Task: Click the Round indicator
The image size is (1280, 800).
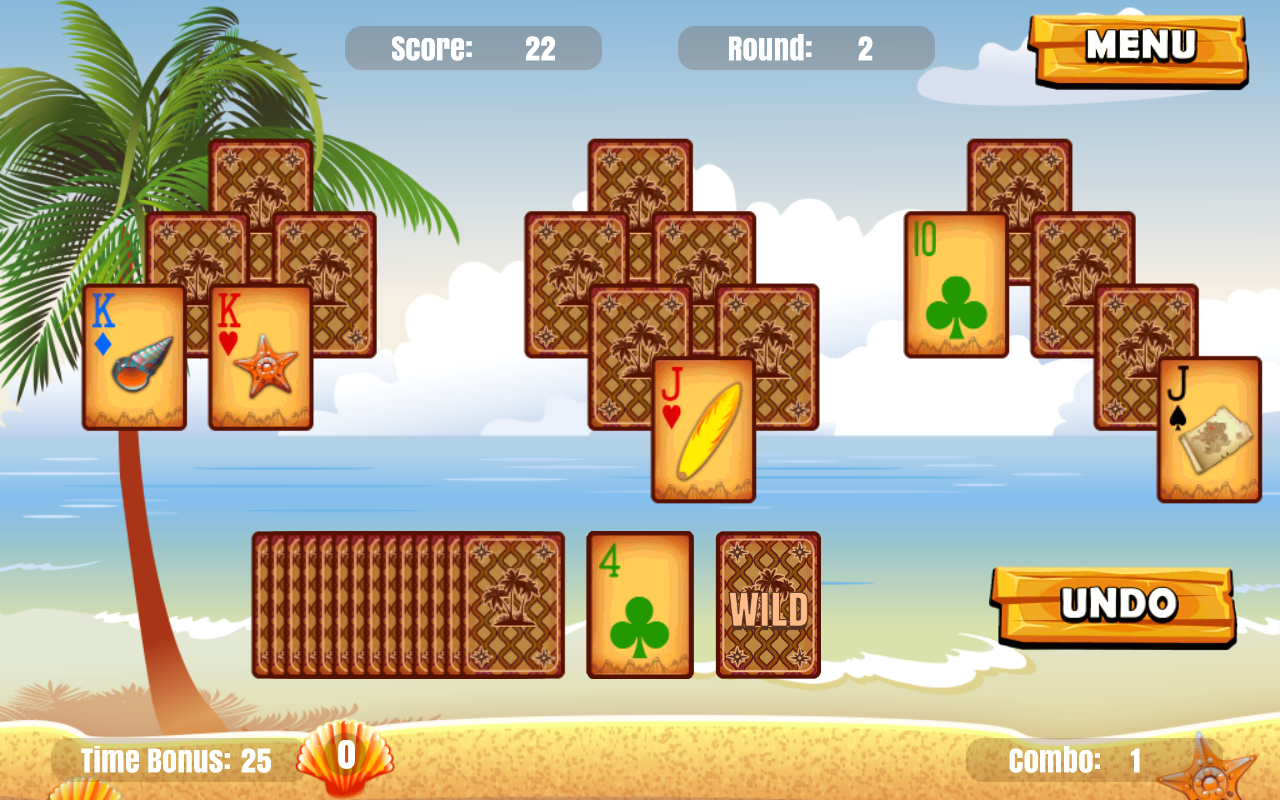Action: (x=805, y=47)
